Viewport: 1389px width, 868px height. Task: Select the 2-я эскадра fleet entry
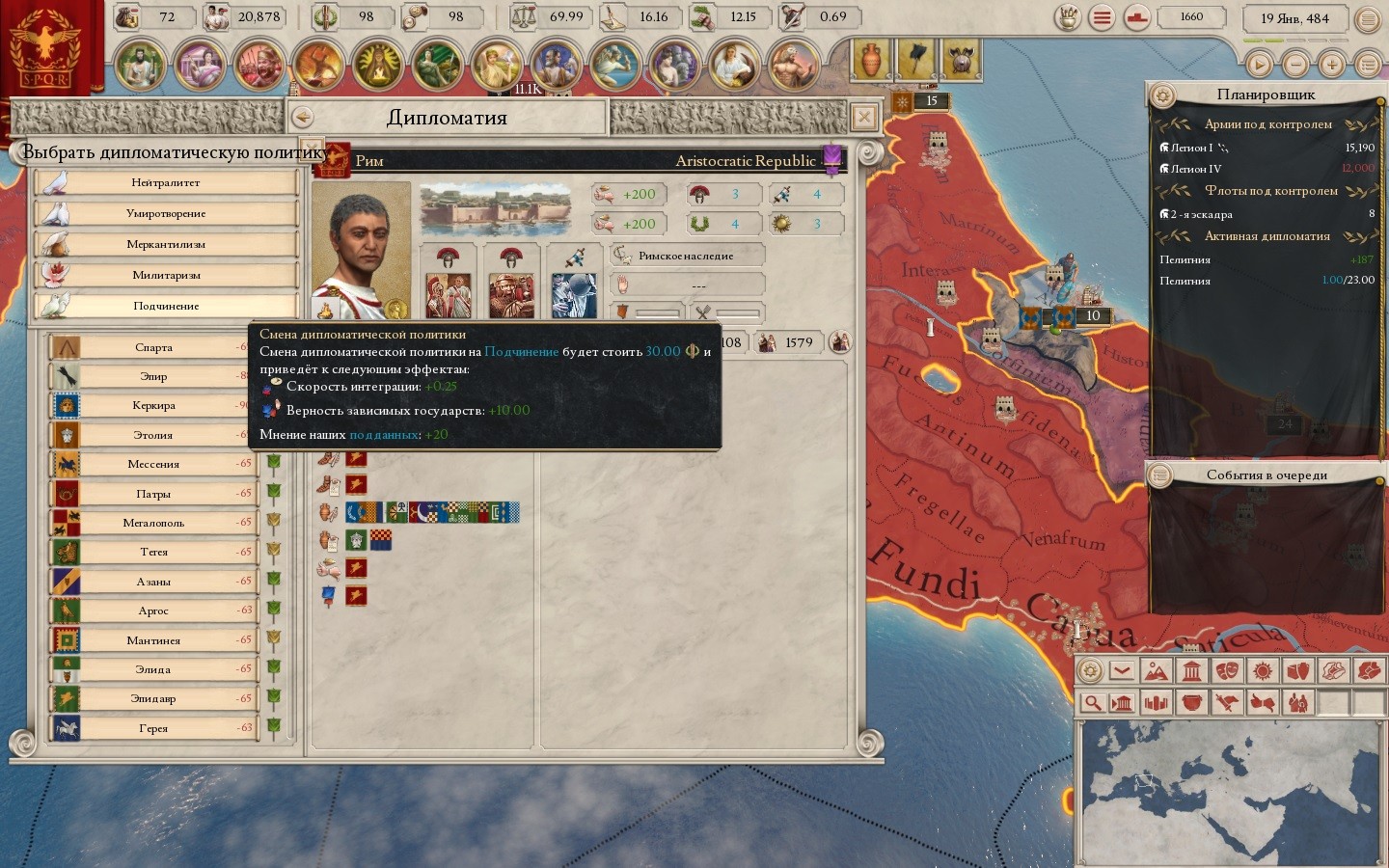click(x=1201, y=214)
